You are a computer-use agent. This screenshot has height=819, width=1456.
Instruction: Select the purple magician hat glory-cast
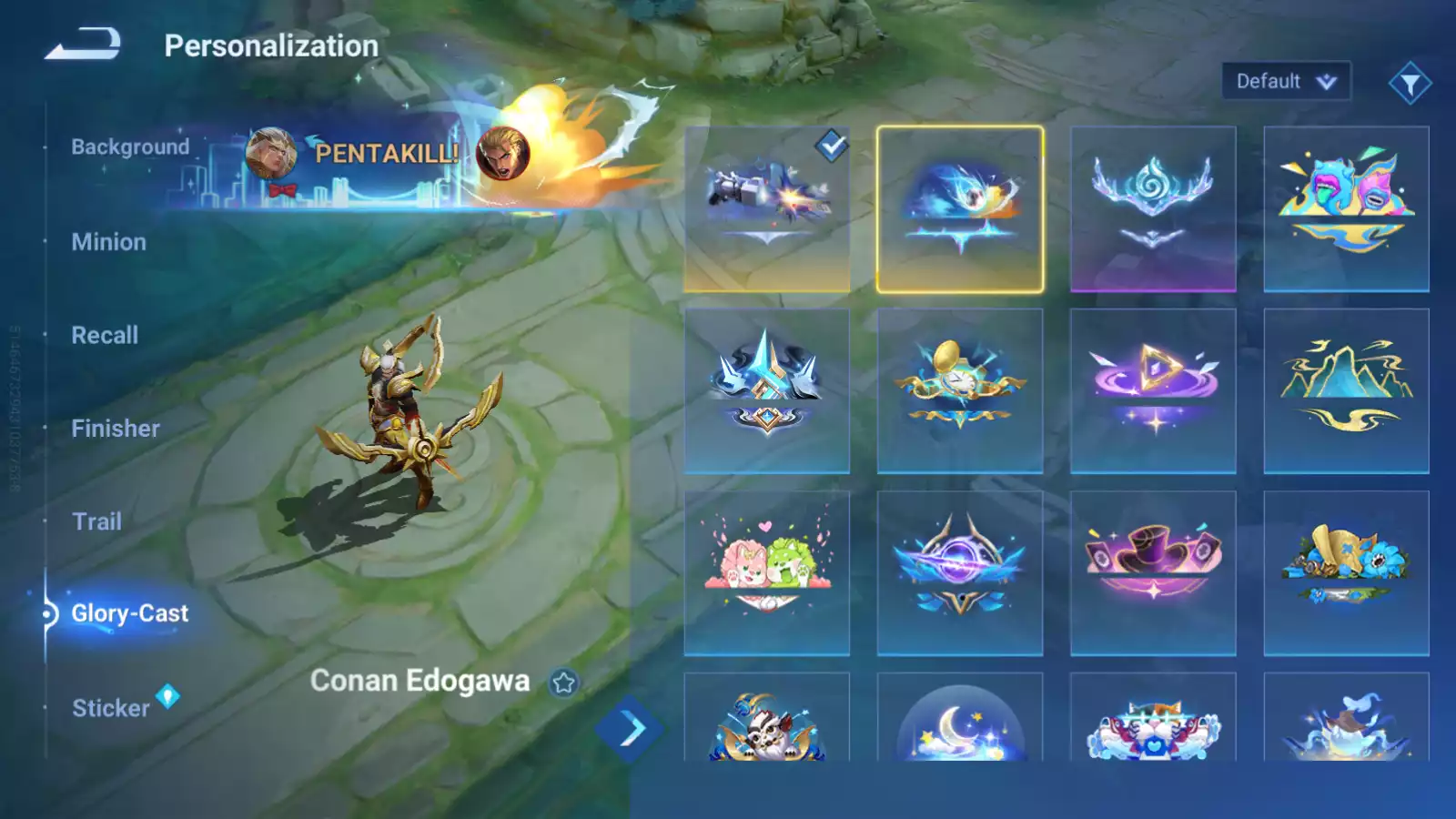1153,573
